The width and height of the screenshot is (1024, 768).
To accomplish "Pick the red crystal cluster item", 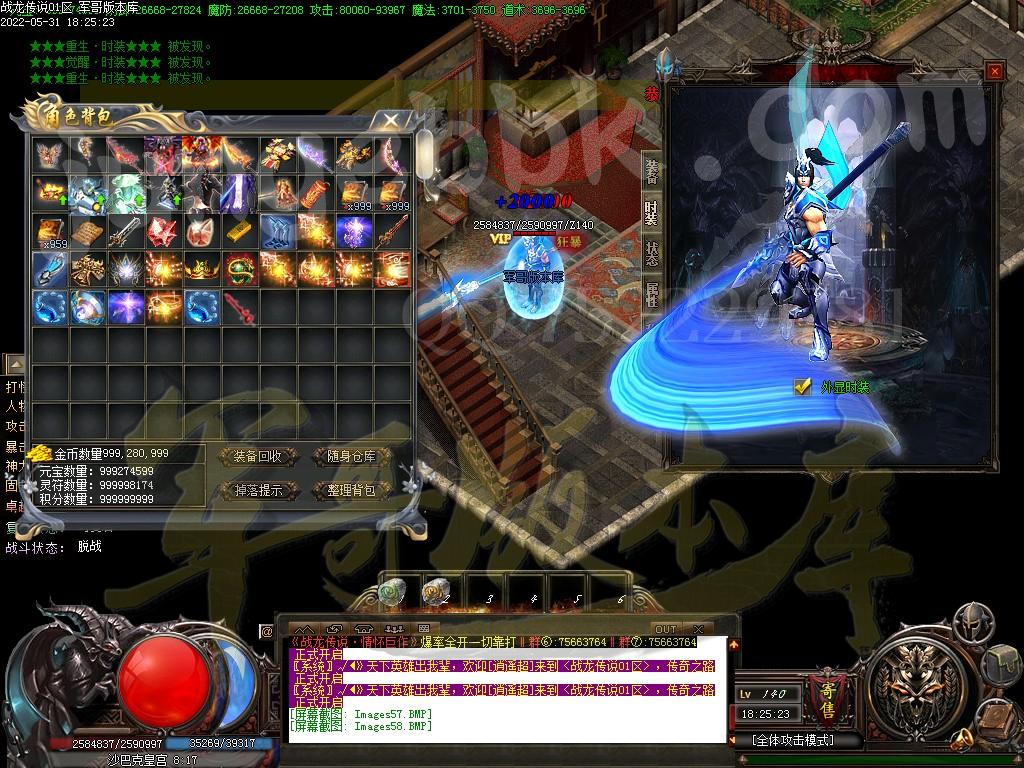I will [x=163, y=231].
